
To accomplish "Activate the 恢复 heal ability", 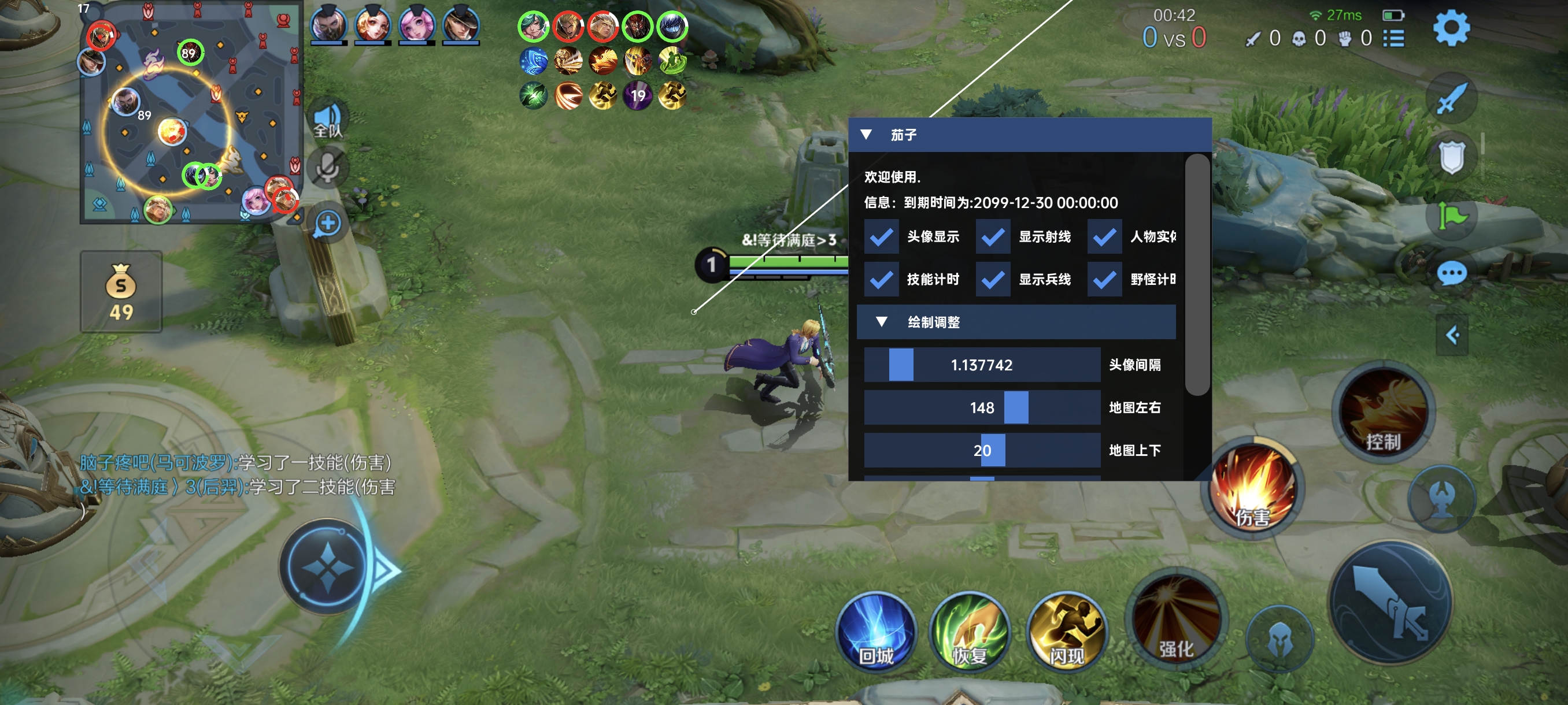I will click(970, 633).
